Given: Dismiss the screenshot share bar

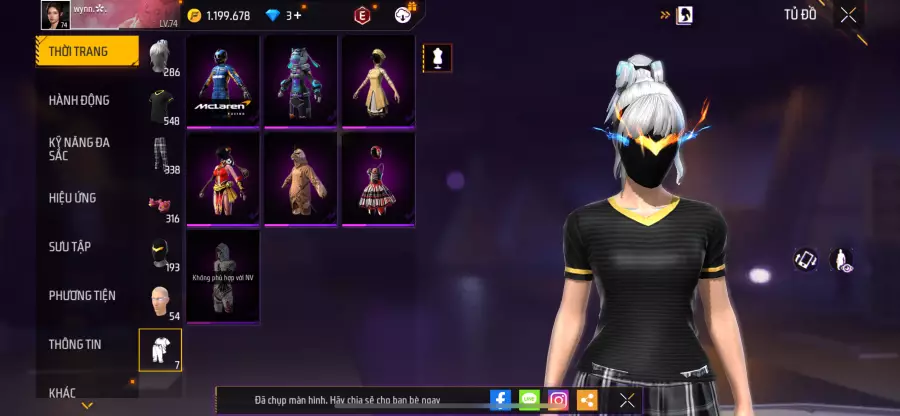Looking at the screenshot, I should 627,400.
